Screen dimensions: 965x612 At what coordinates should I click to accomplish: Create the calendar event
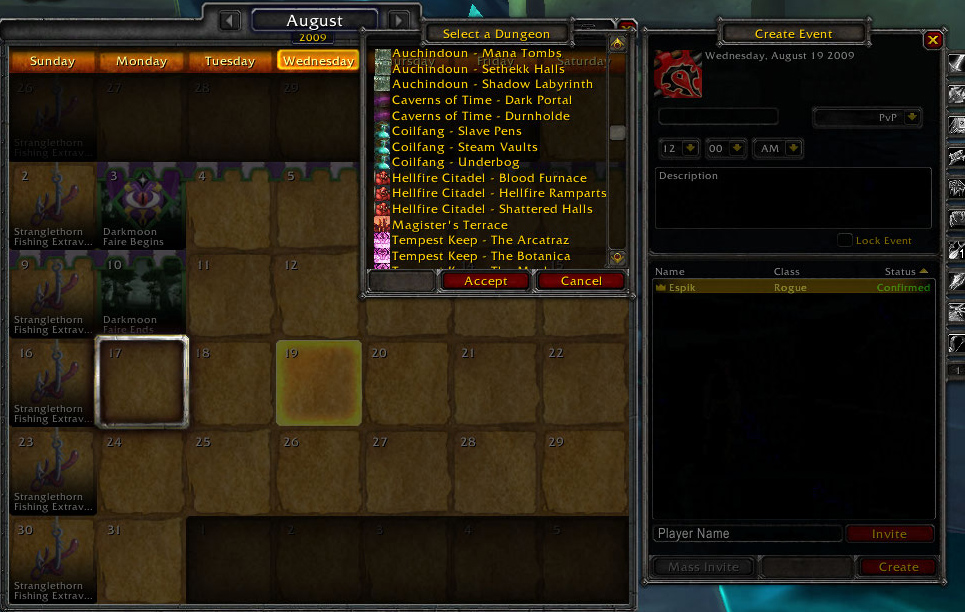(898, 567)
